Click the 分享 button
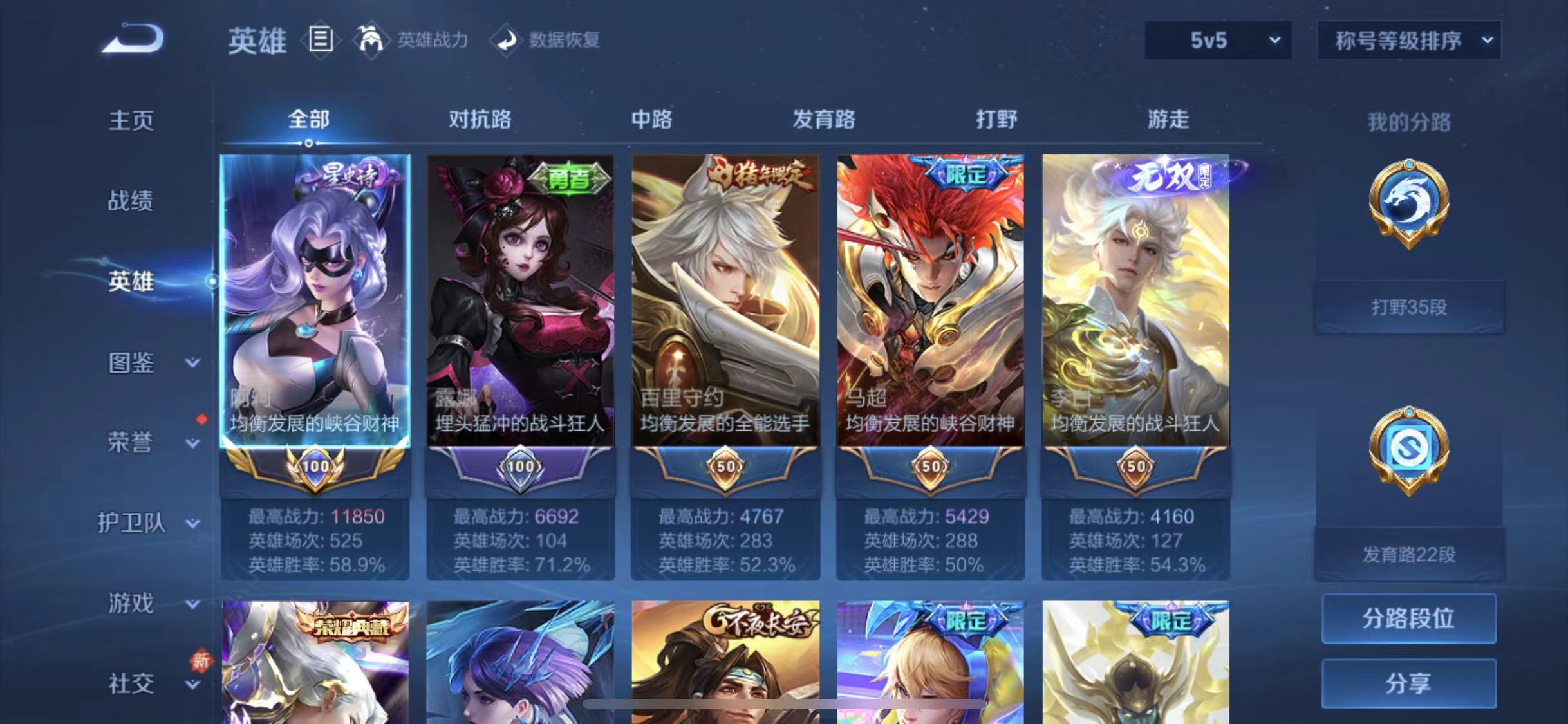Image resolution: width=1568 pixels, height=724 pixels. [x=1408, y=682]
